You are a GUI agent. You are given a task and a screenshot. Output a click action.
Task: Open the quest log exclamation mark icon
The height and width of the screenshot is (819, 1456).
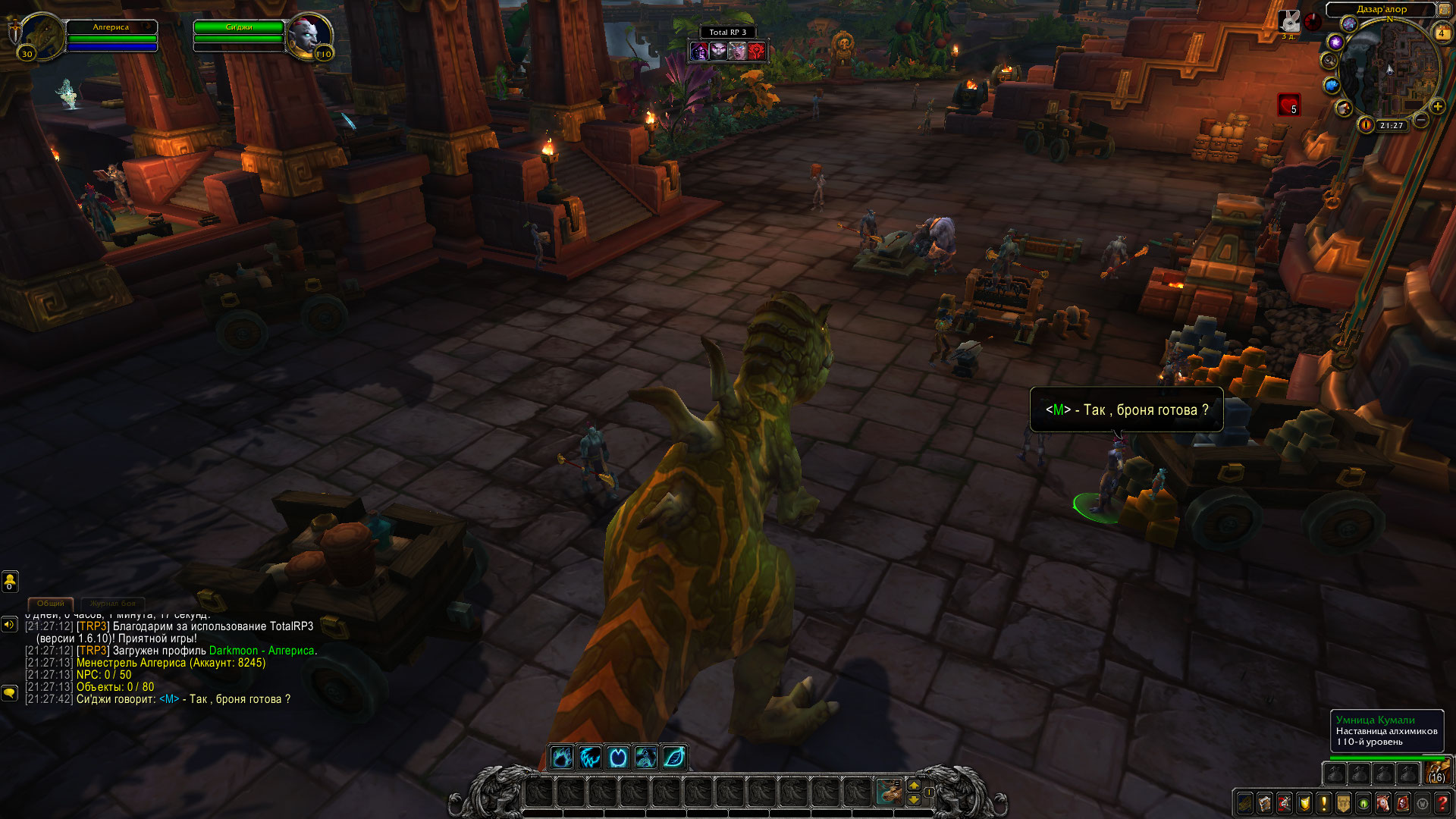pyautogui.click(x=1323, y=803)
